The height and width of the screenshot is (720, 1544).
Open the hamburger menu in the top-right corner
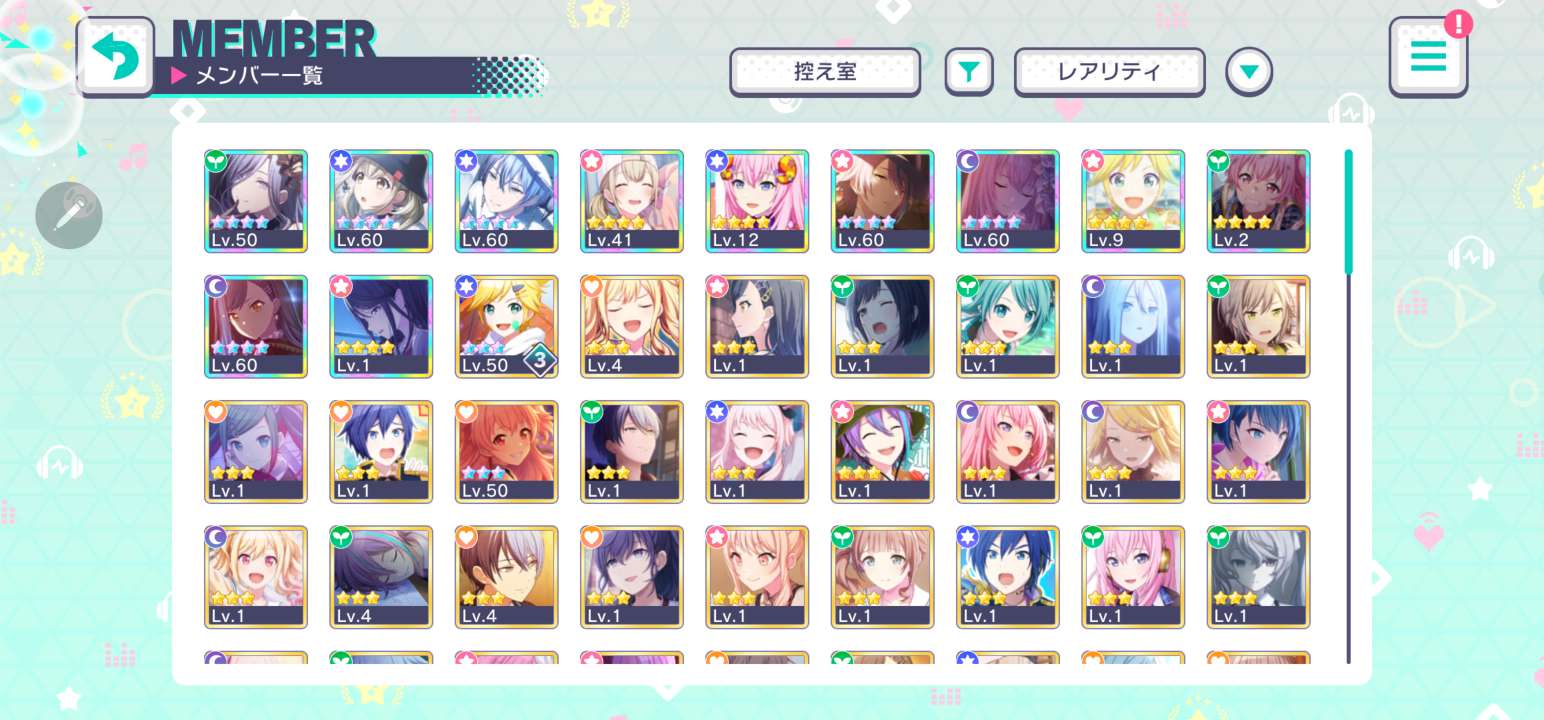point(1428,57)
